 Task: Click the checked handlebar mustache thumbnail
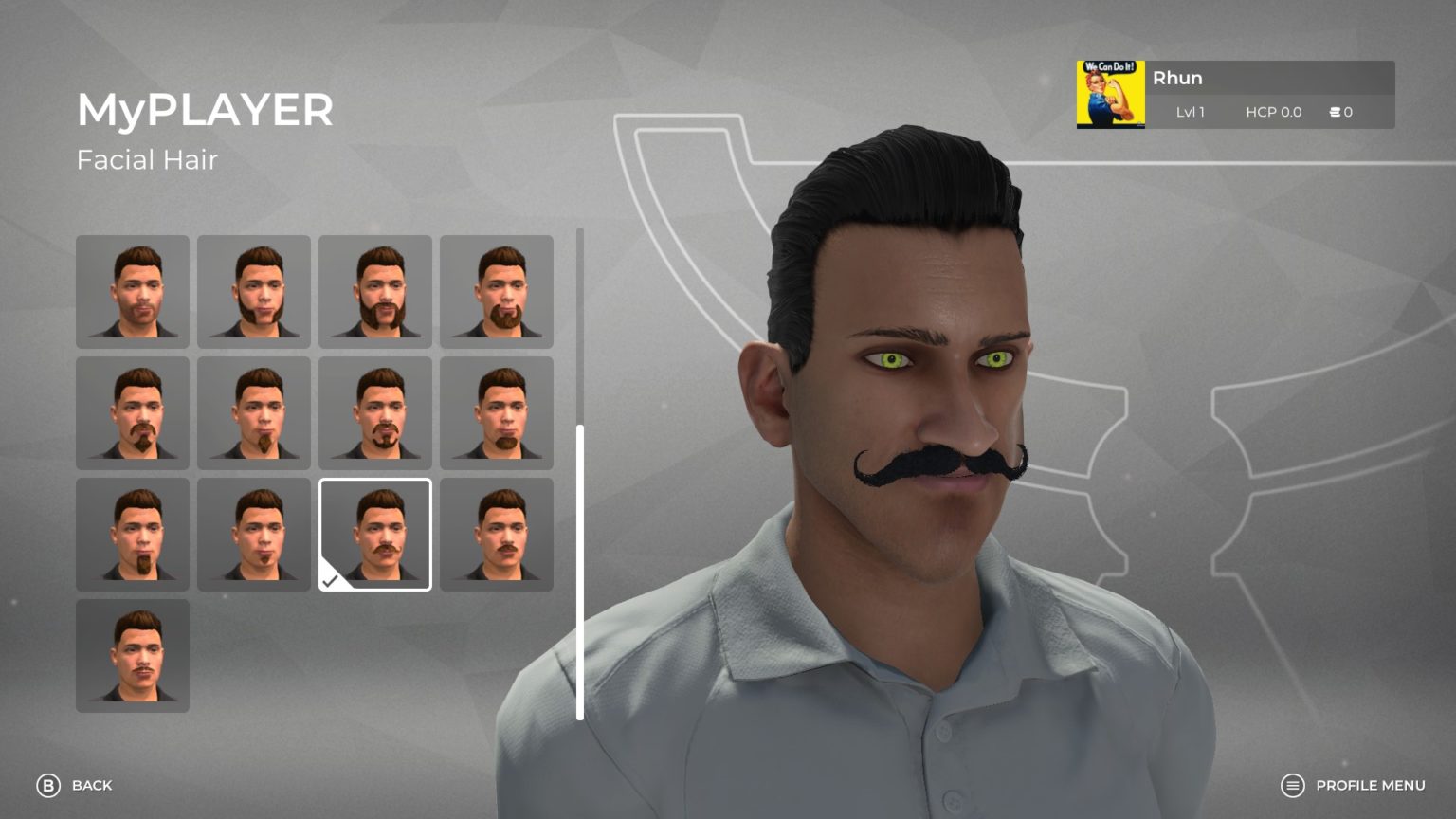375,535
